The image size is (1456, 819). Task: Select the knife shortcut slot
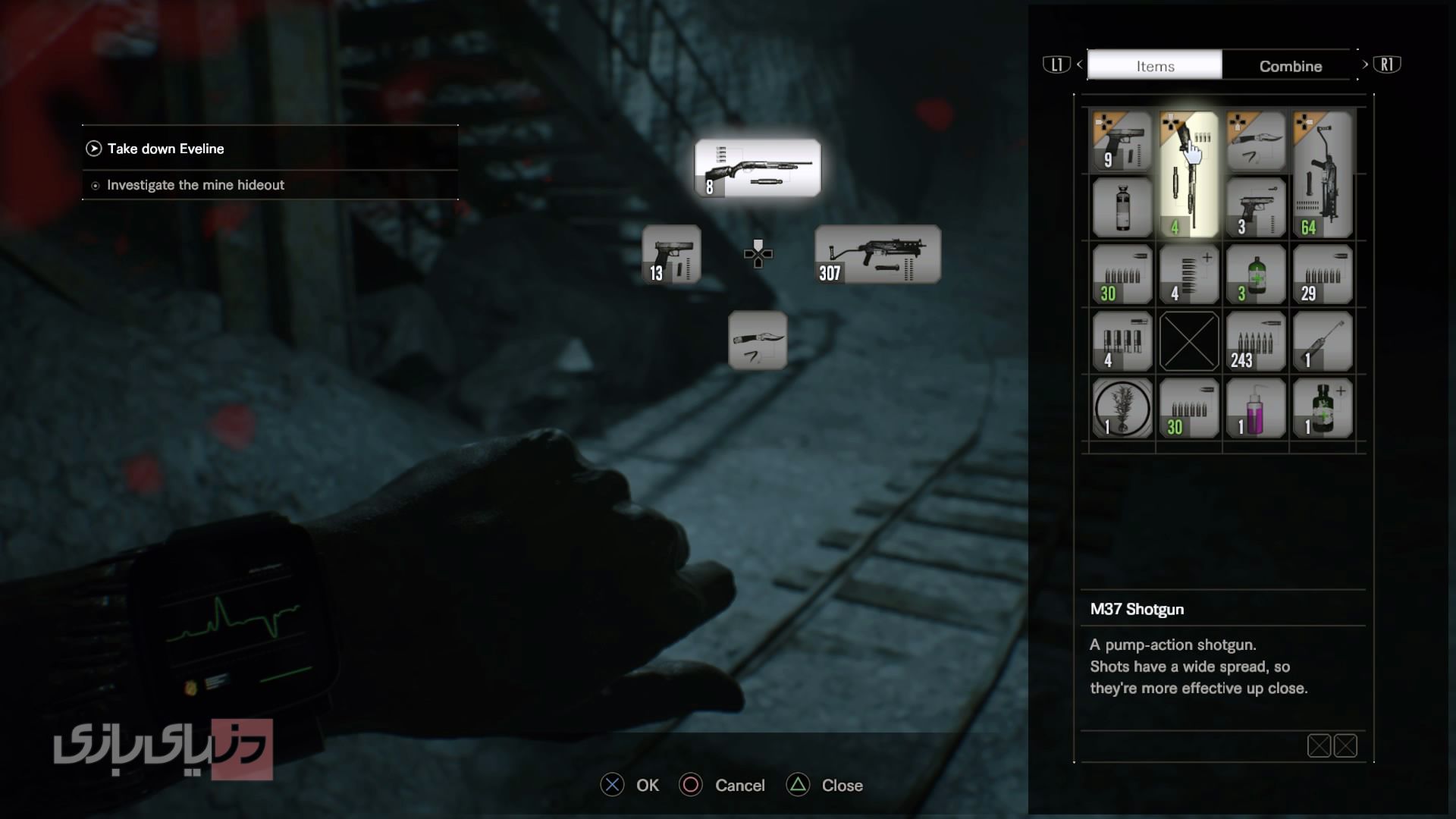pyautogui.click(x=758, y=340)
